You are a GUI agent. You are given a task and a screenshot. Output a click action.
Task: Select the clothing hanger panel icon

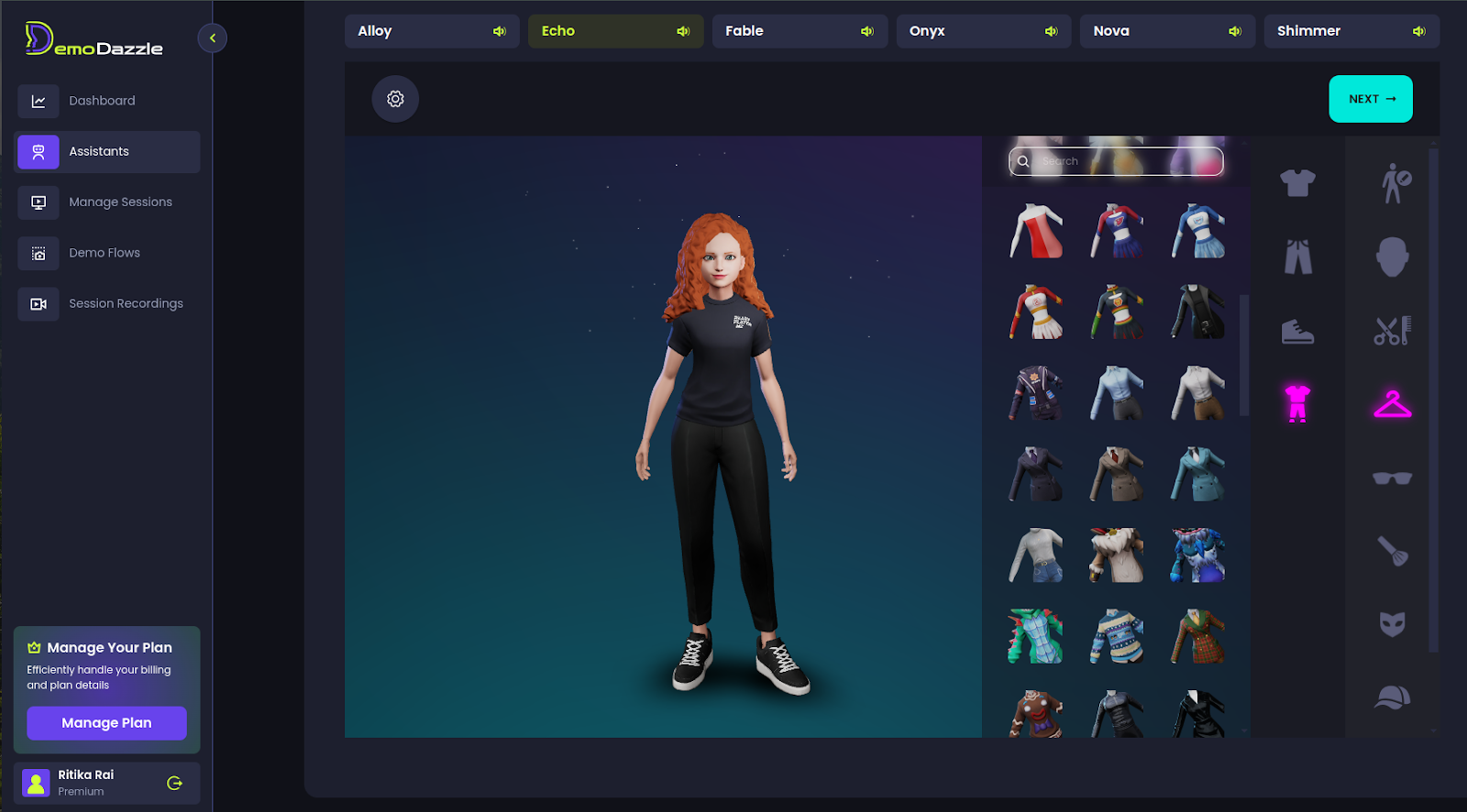[x=1392, y=404]
